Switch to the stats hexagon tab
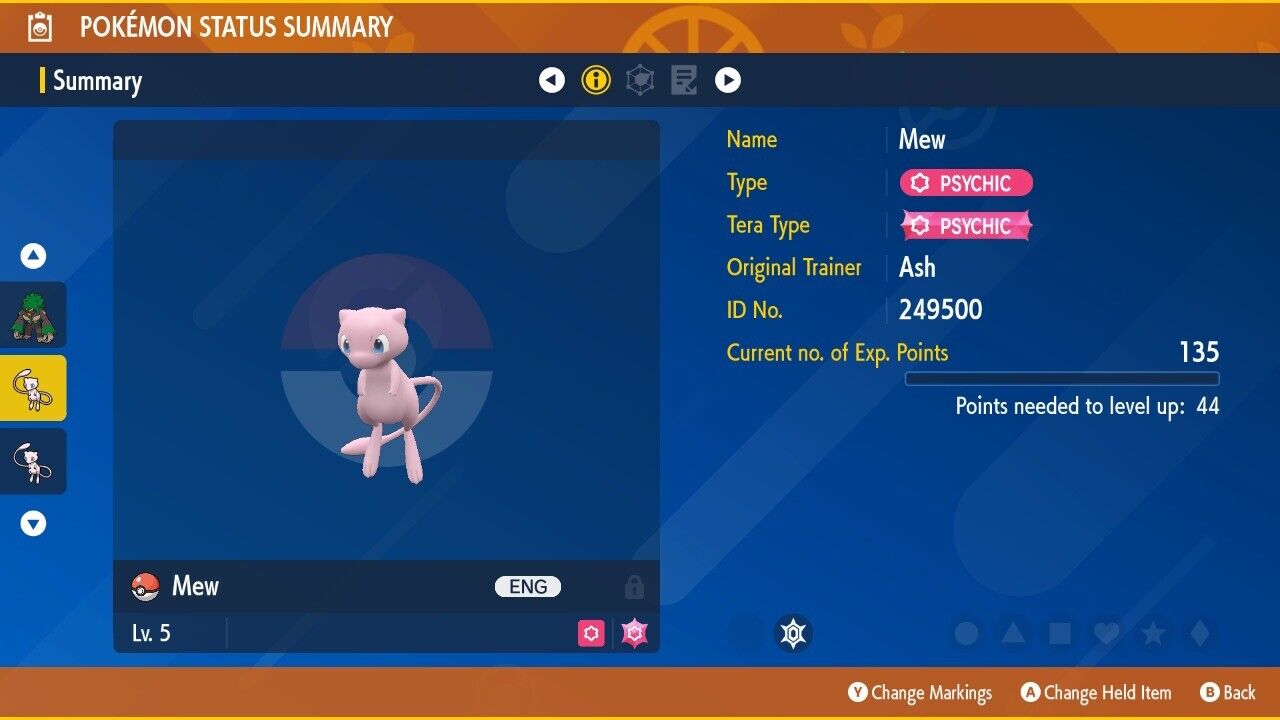Viewport: 1280px width, 720px height. (640, 80)
